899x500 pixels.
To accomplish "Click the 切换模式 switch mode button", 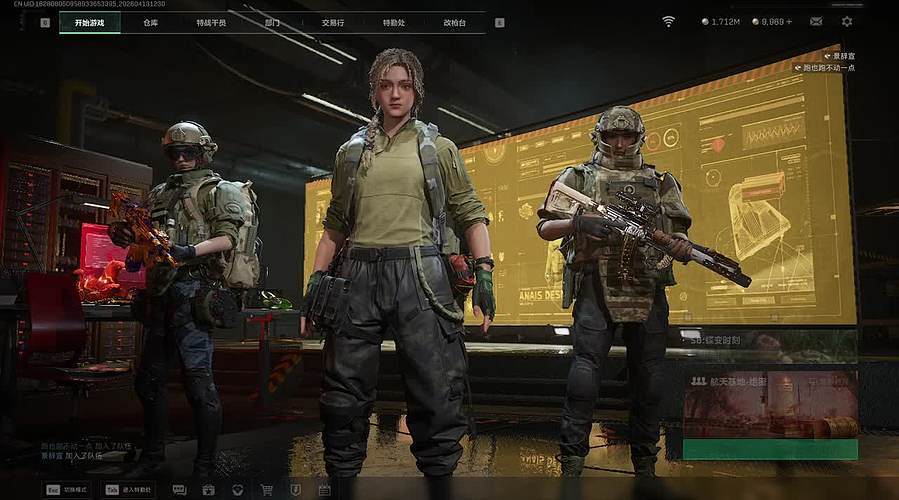I will pyautogui.click(x=67, y=490).
